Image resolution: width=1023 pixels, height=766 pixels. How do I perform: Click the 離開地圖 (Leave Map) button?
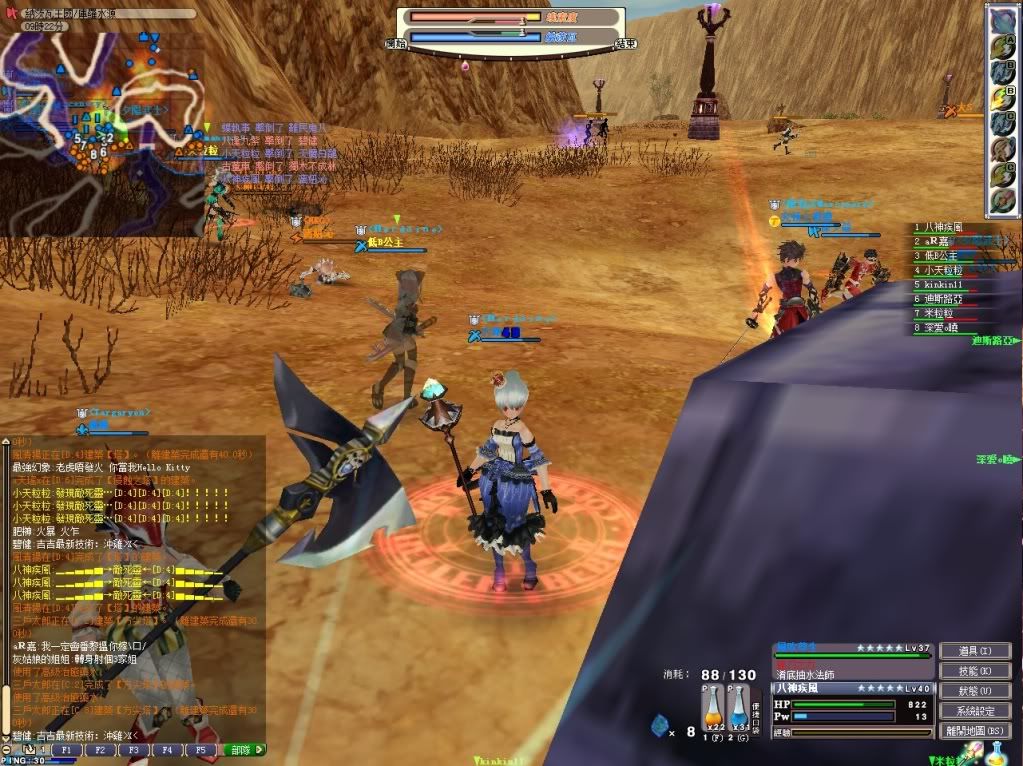[977, 731]
